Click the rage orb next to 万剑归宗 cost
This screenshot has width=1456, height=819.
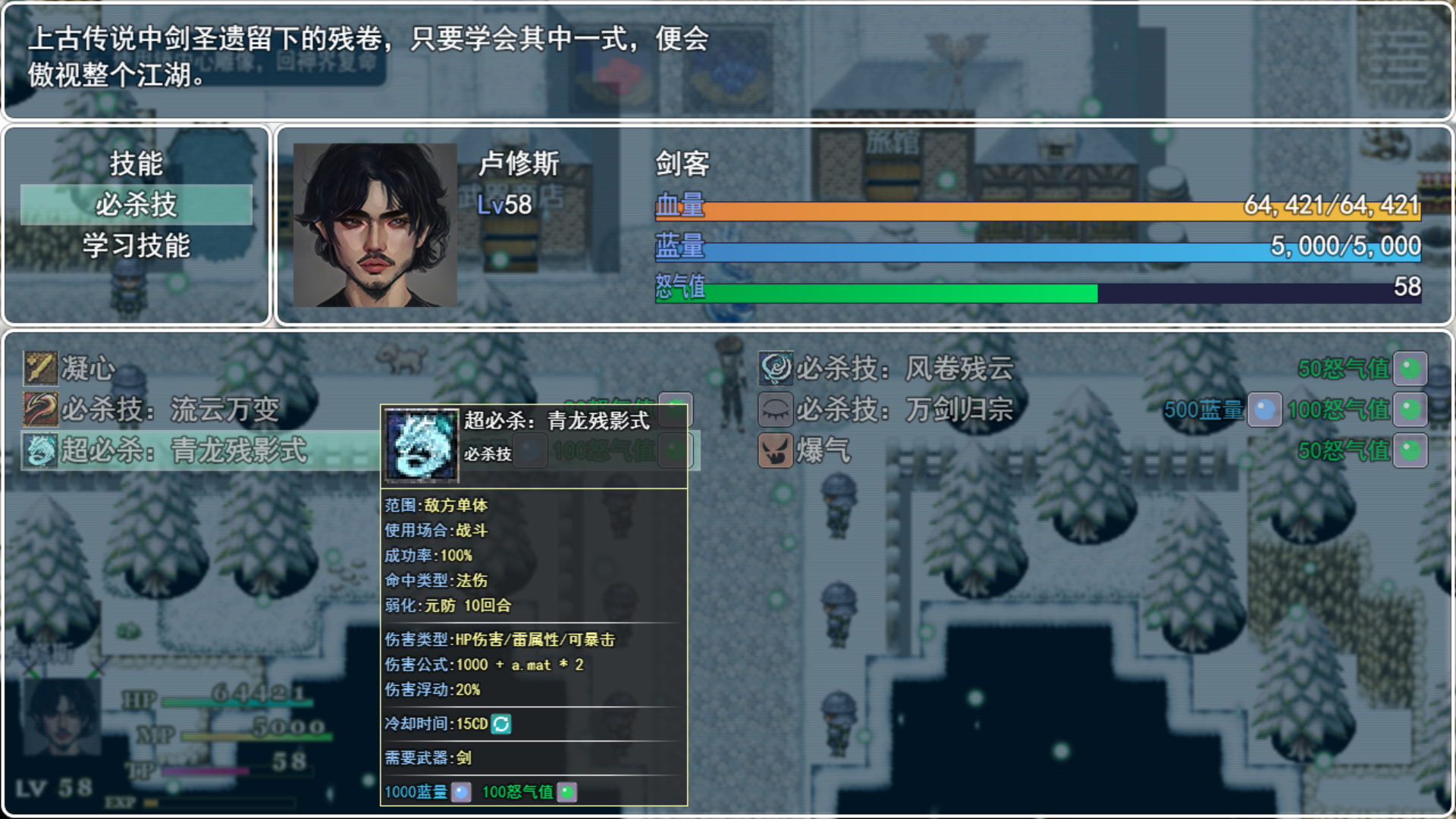click(x=1413, y=409)
